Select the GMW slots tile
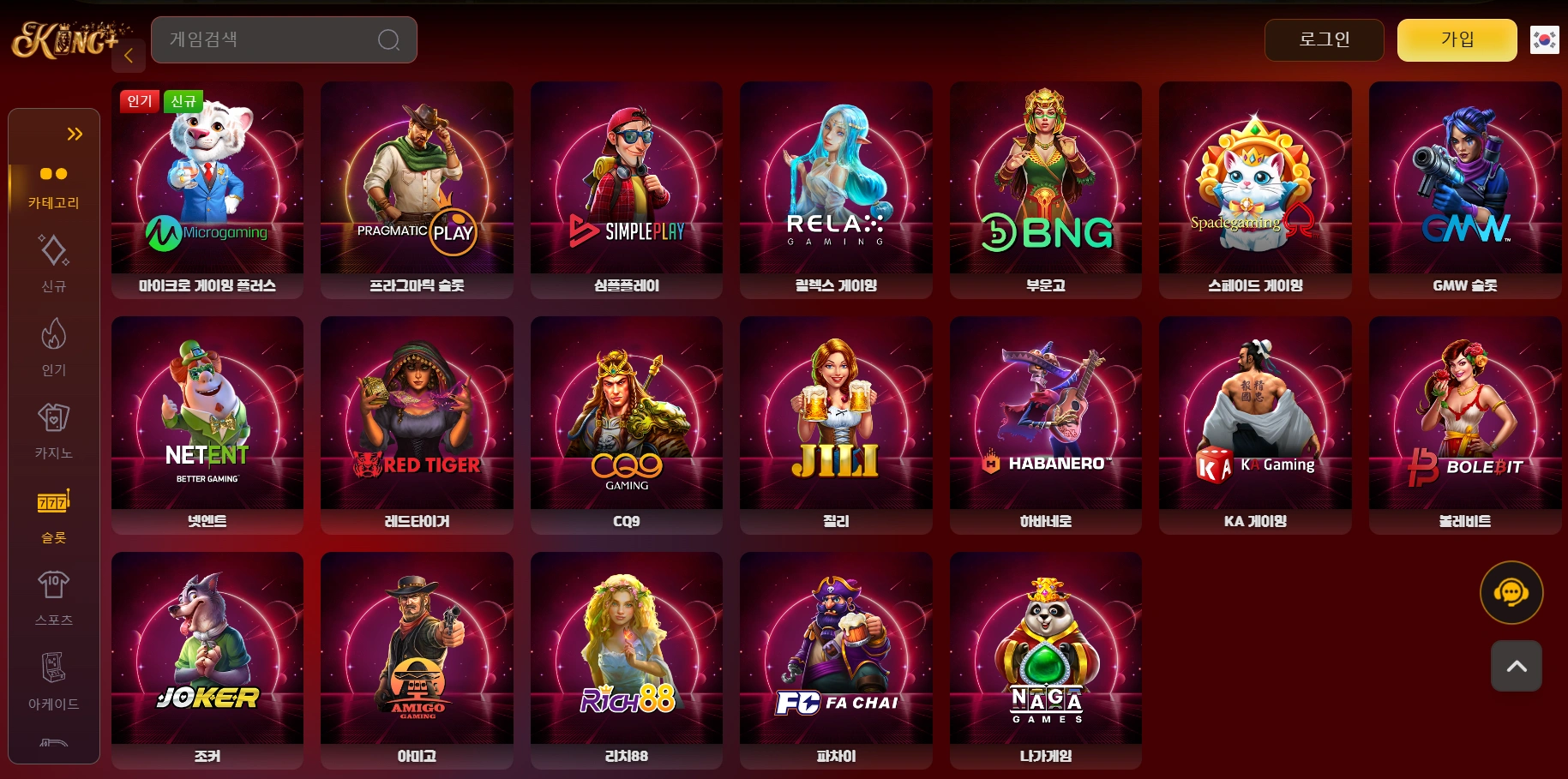This screenshot has width=1568, height=779. tap(1464, 189)
